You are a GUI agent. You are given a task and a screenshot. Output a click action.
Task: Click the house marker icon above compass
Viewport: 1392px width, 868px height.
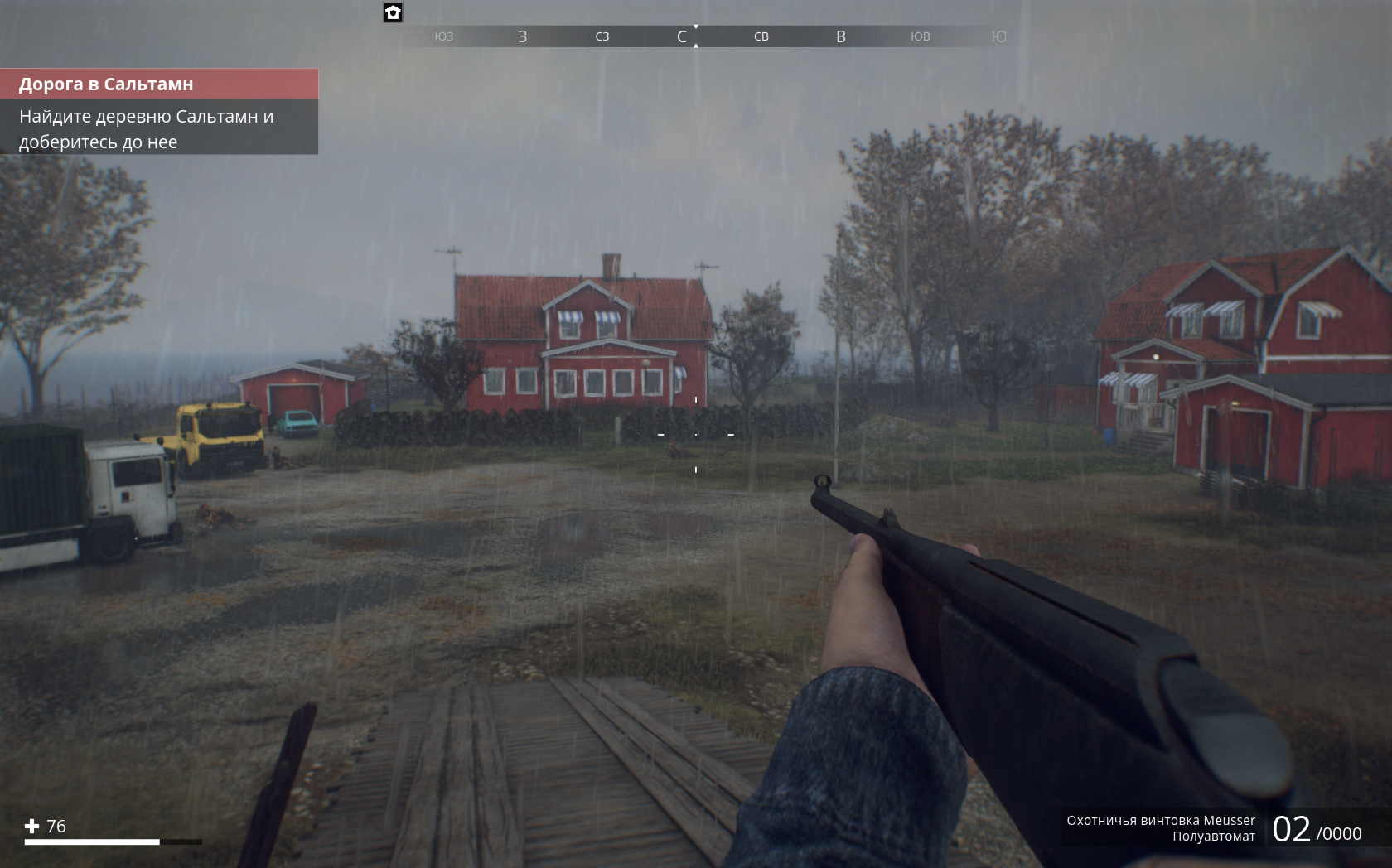coord(393,12)
